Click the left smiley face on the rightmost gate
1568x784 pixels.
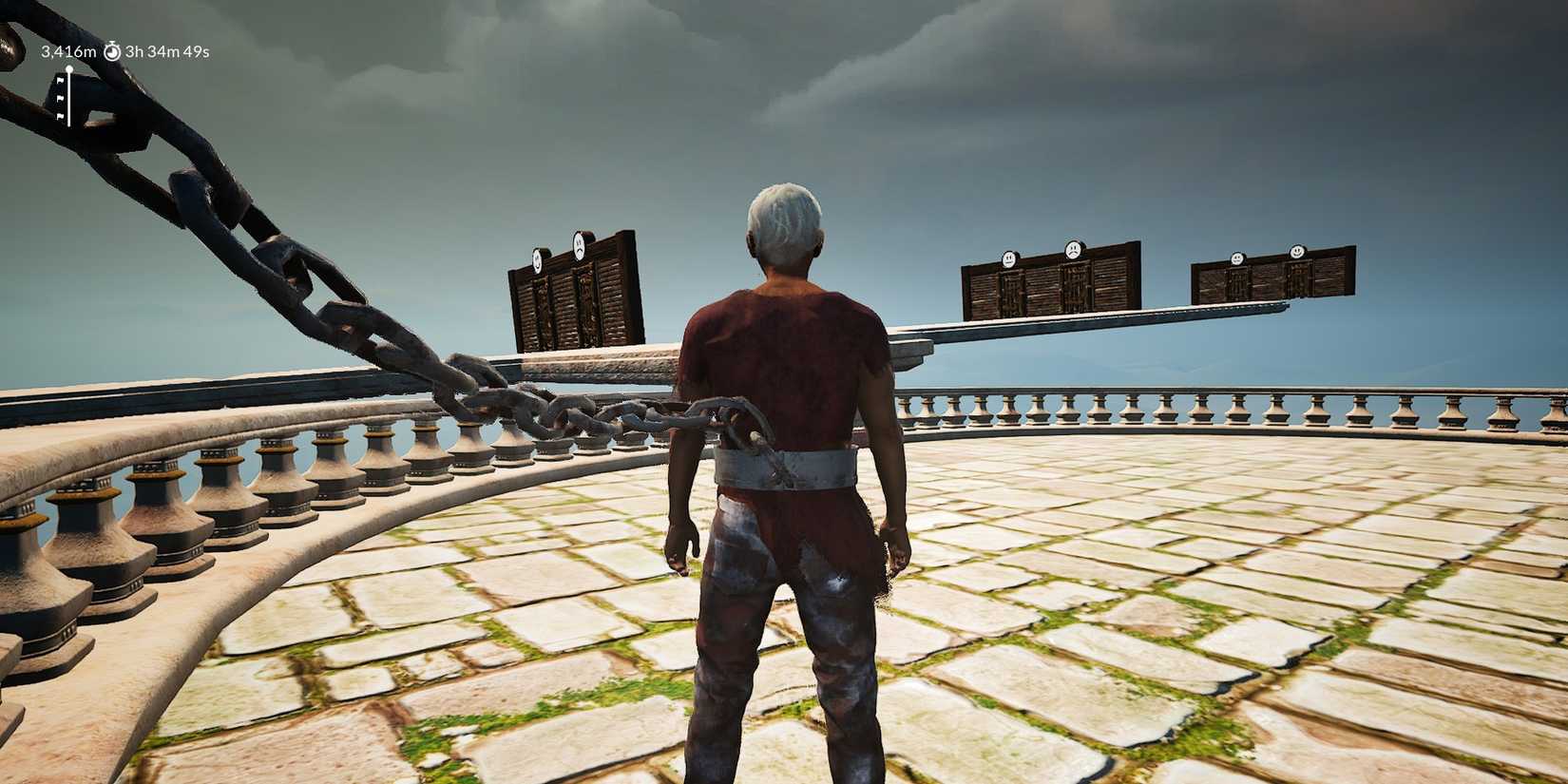pyautogui.click(x=1237, y=257)
